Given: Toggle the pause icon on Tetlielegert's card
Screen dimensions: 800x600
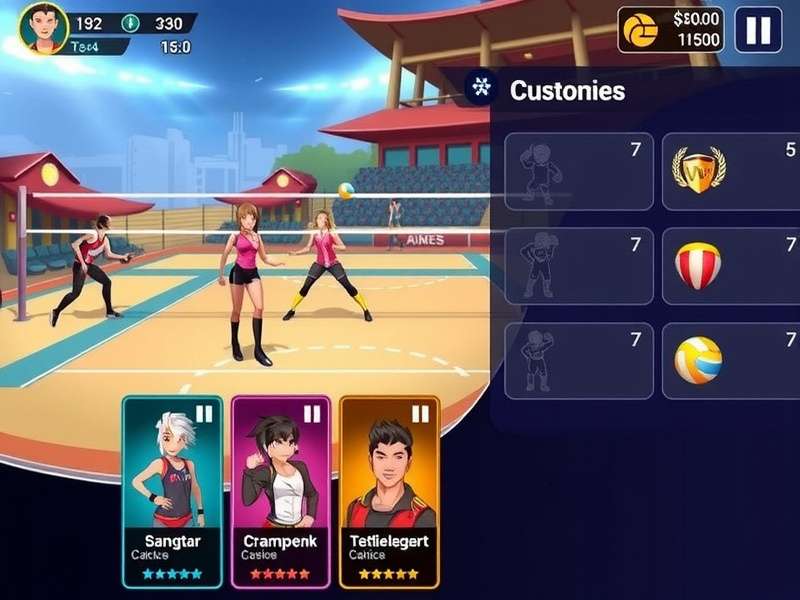Looking at the screenshot, I should pos(420,414).
